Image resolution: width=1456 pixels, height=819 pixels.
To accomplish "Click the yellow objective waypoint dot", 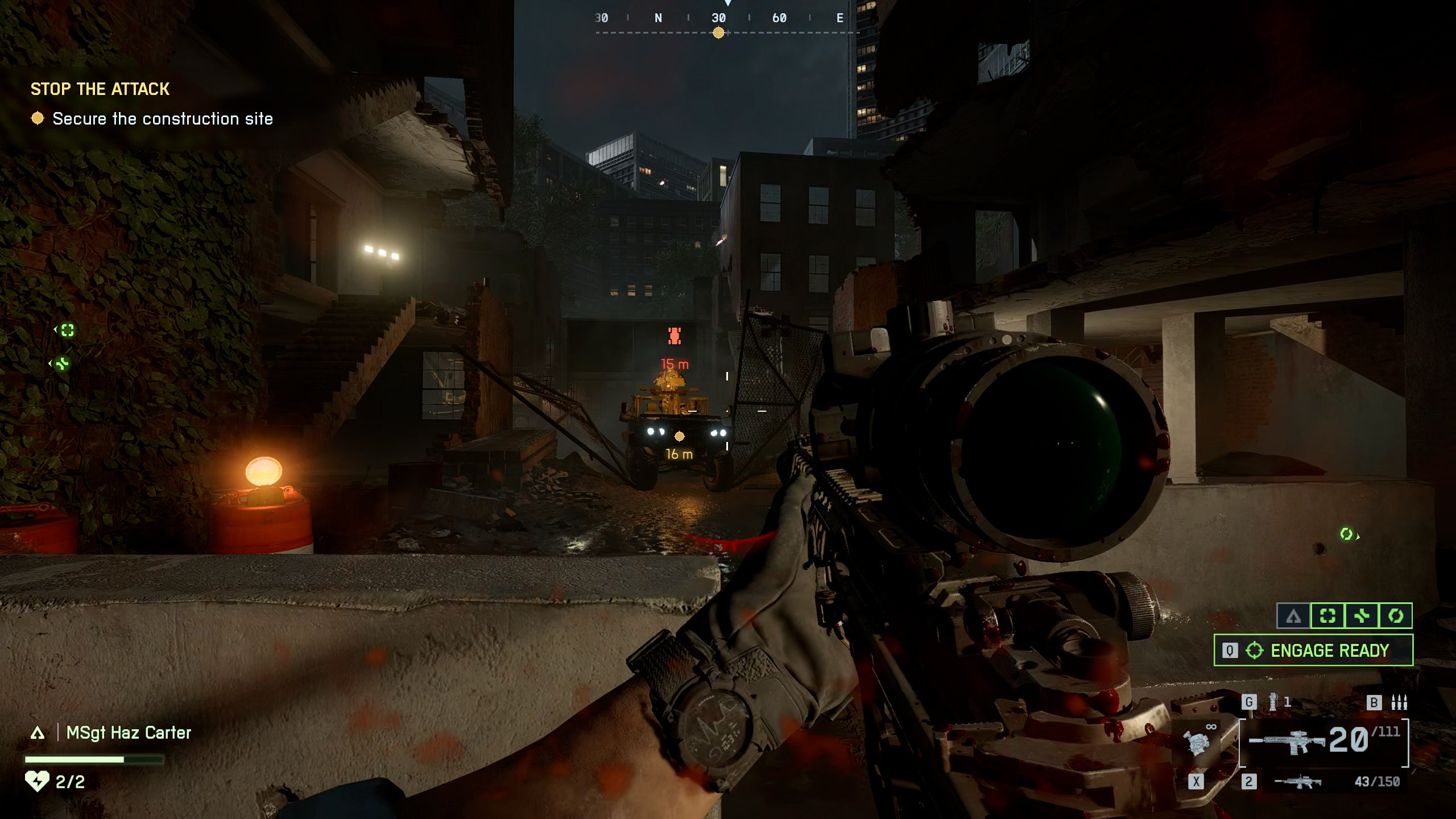I will click(679, 436).
